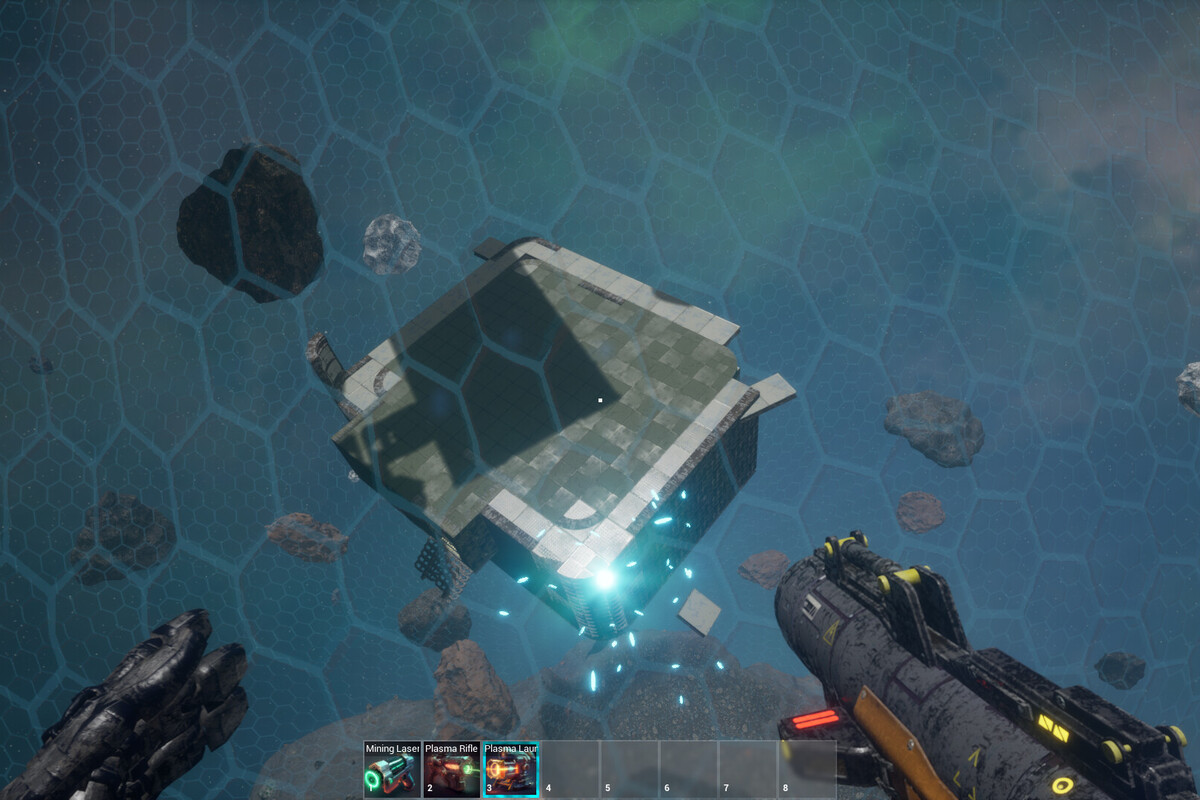1200x800 pixels.
Task: Select the Mining Laser hotbar slot
Action: (x=392, y=769)
